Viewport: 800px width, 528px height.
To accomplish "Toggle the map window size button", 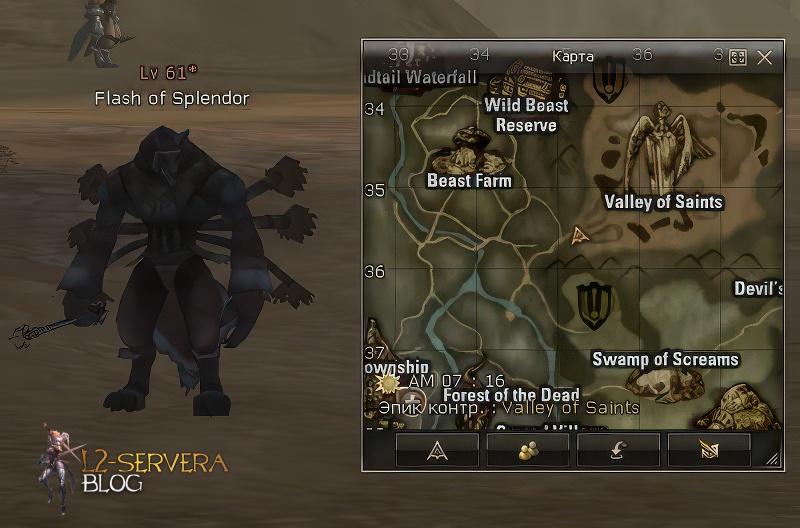I will point(738,58).
